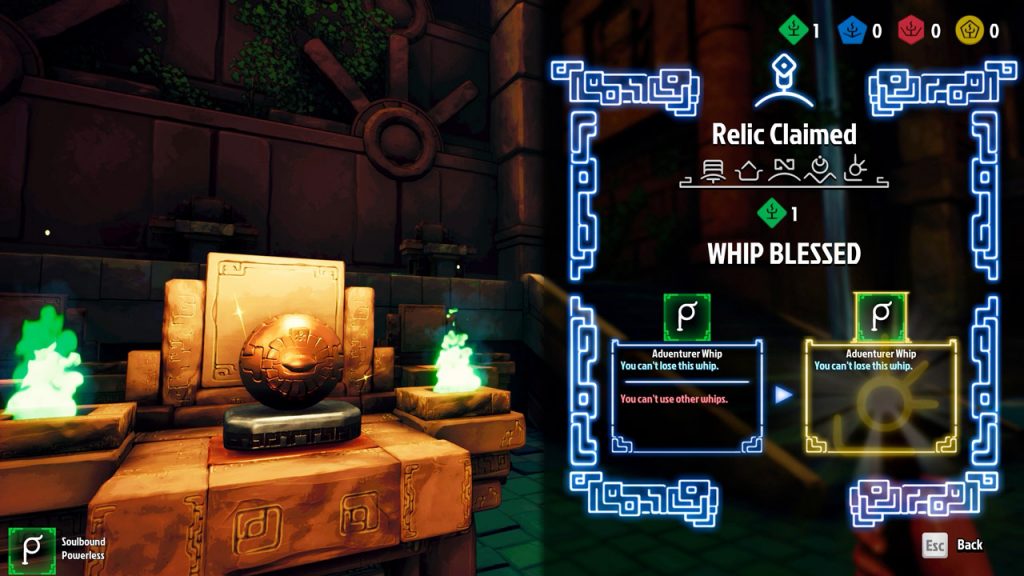
Task: Select the gold-framed whip icon above right card
Action: tap(880, 317)
